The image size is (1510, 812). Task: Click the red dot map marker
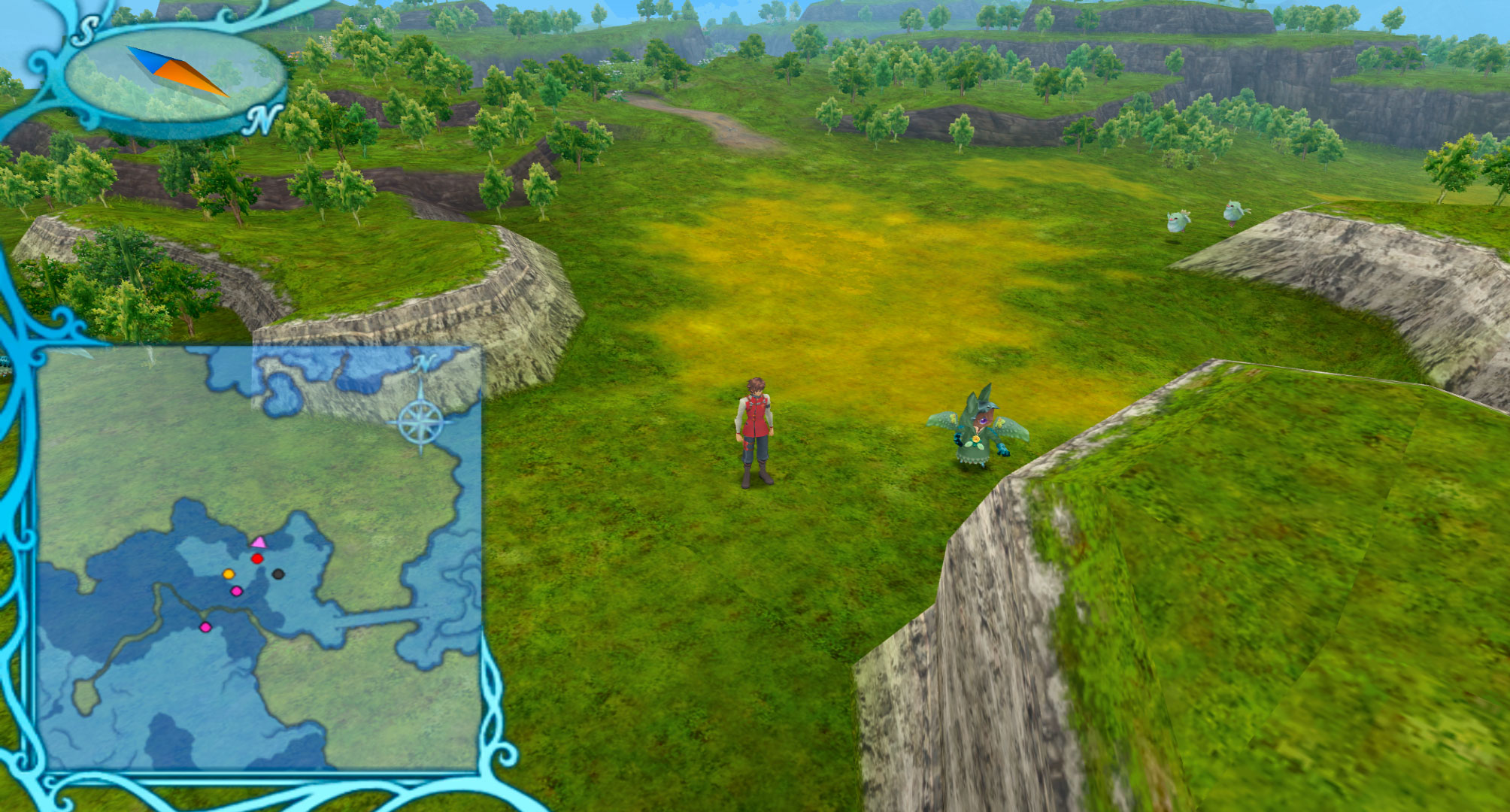[257, 559]
